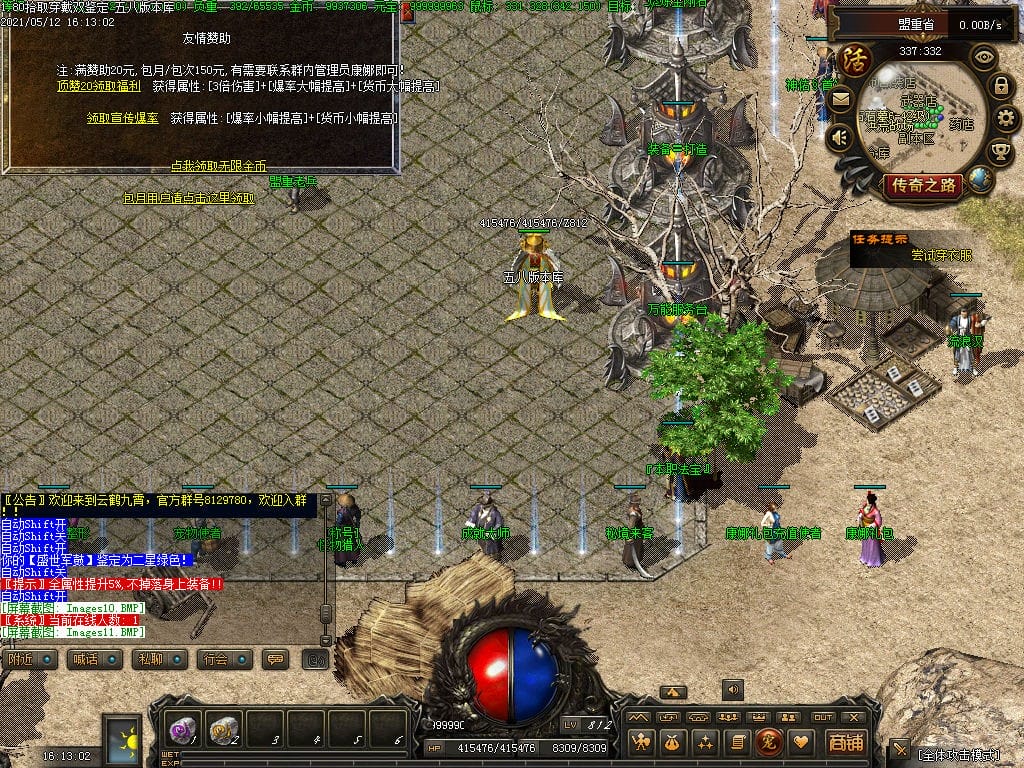Use the gold scroll stone in slot 2
Viewport: 1024px width, 768px height.
pyautogui.click(x=223, y=730)
